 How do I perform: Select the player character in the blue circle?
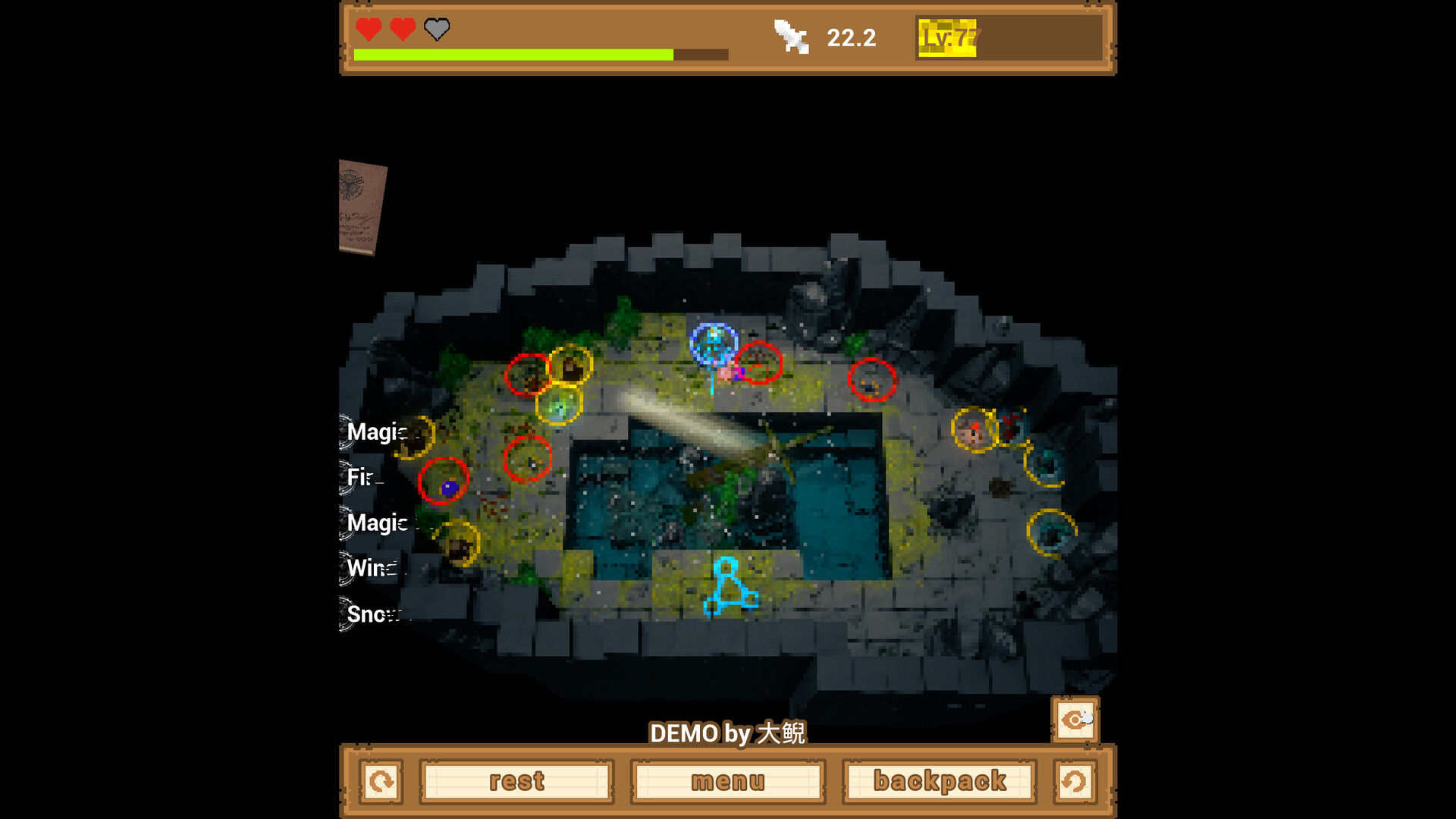tap(713, 349)
